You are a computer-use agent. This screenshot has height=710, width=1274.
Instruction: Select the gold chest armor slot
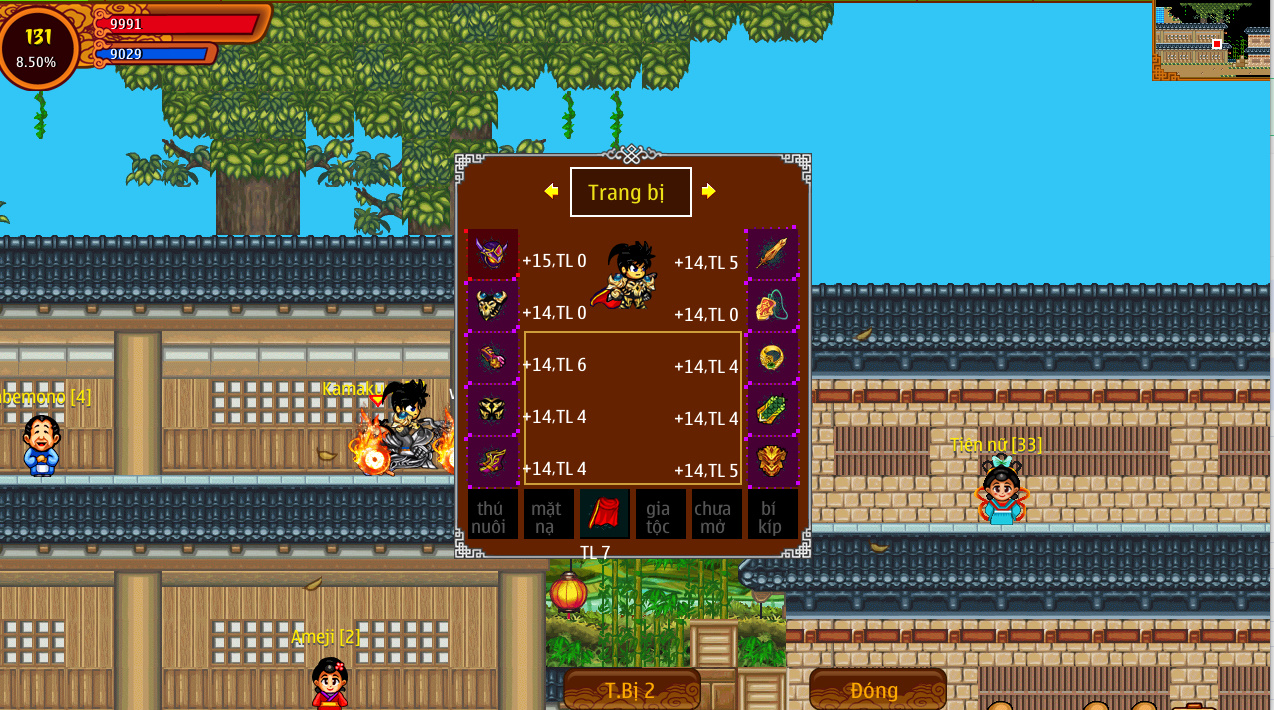(x=492, y=305)
